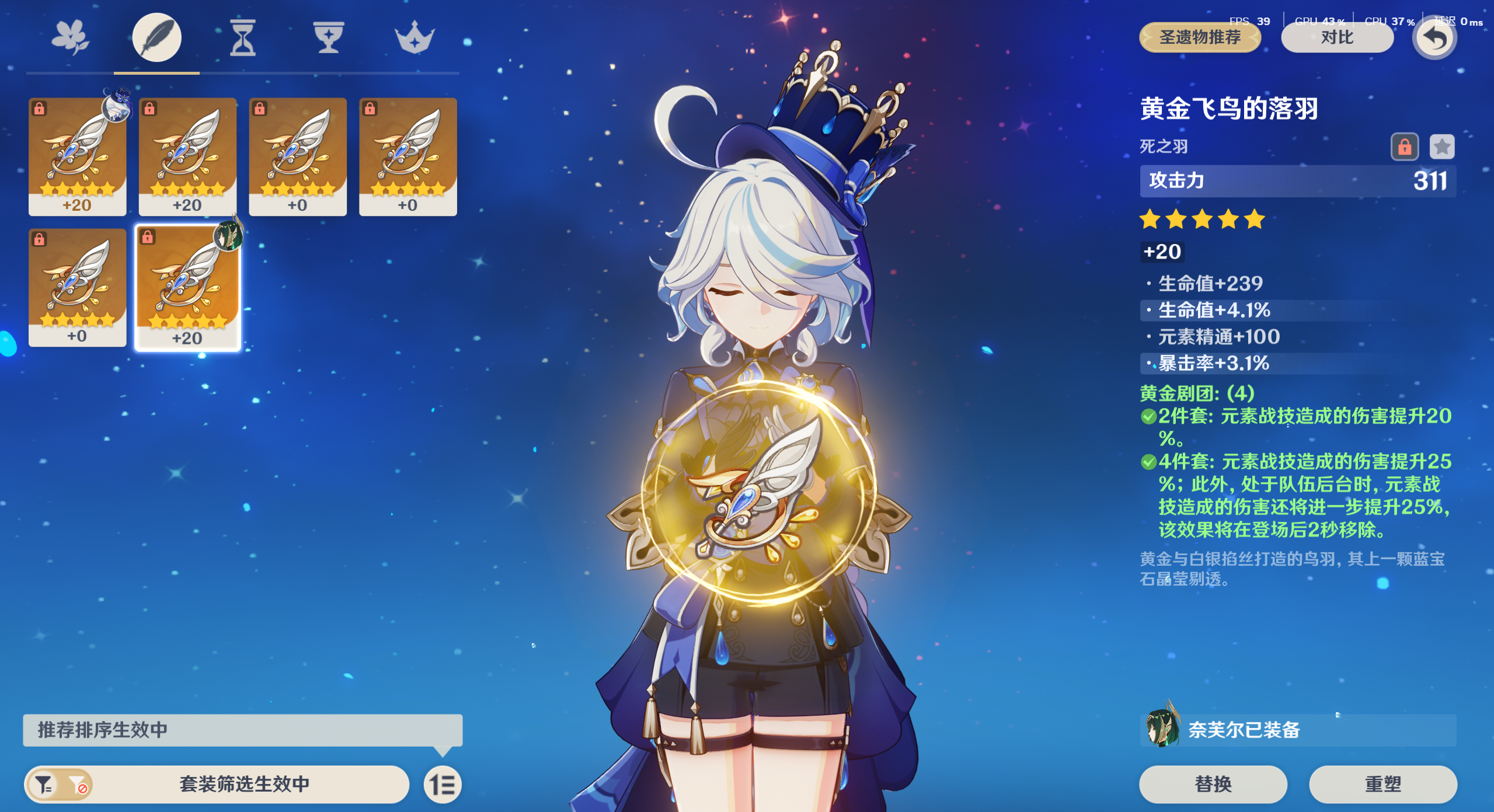Select the goblet artifact slot icon
This screenshot has height=812, width=1494.
pyautogui.click(x=328, y=37)
